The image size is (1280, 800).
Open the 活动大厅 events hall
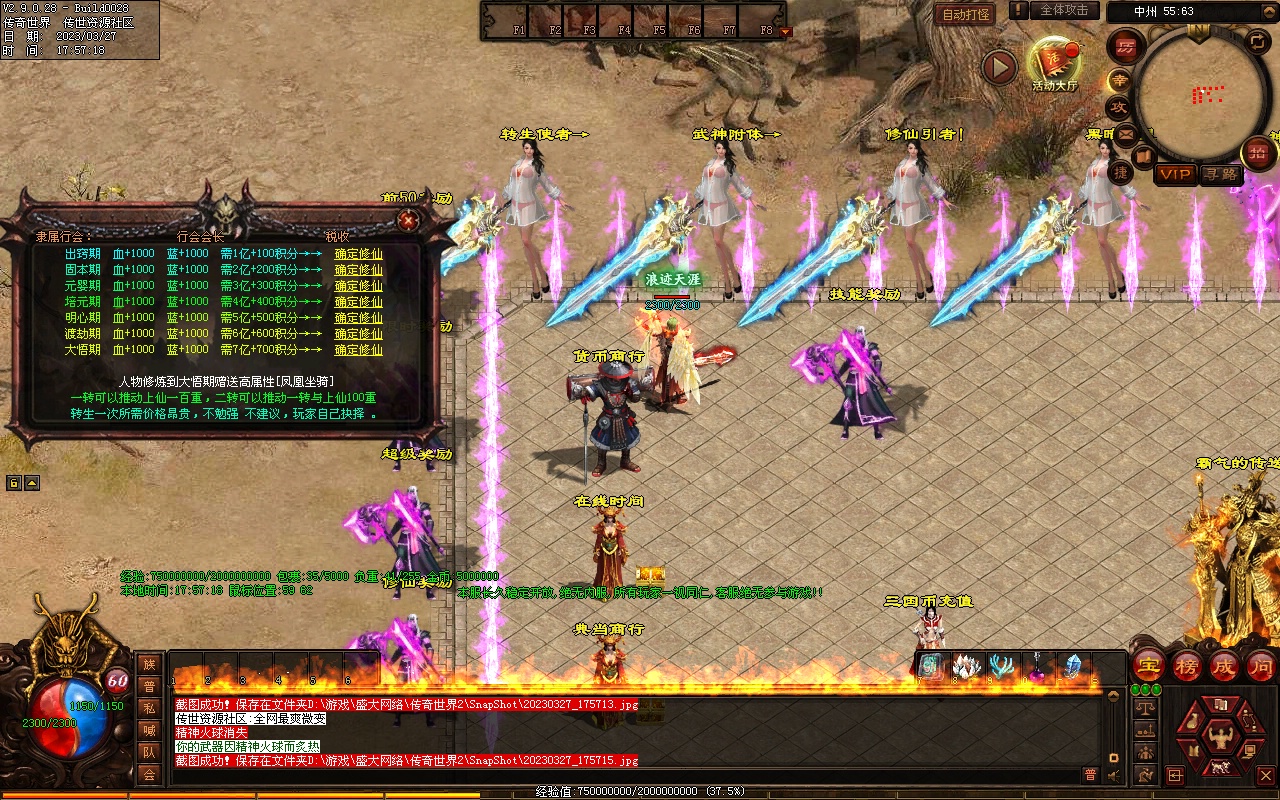click(x=1054, y=62)
